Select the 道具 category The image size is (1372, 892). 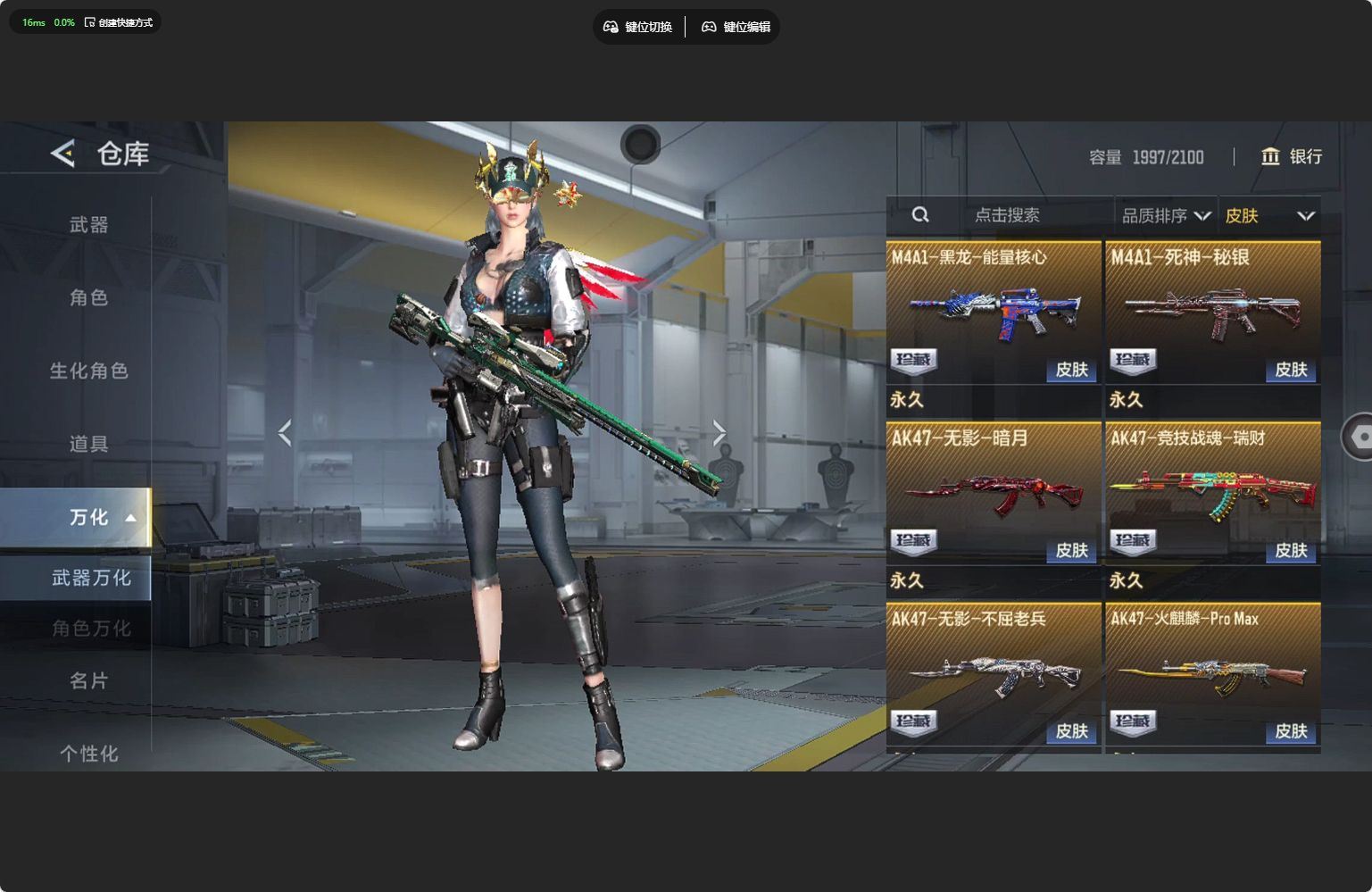(x=88, y=444)
